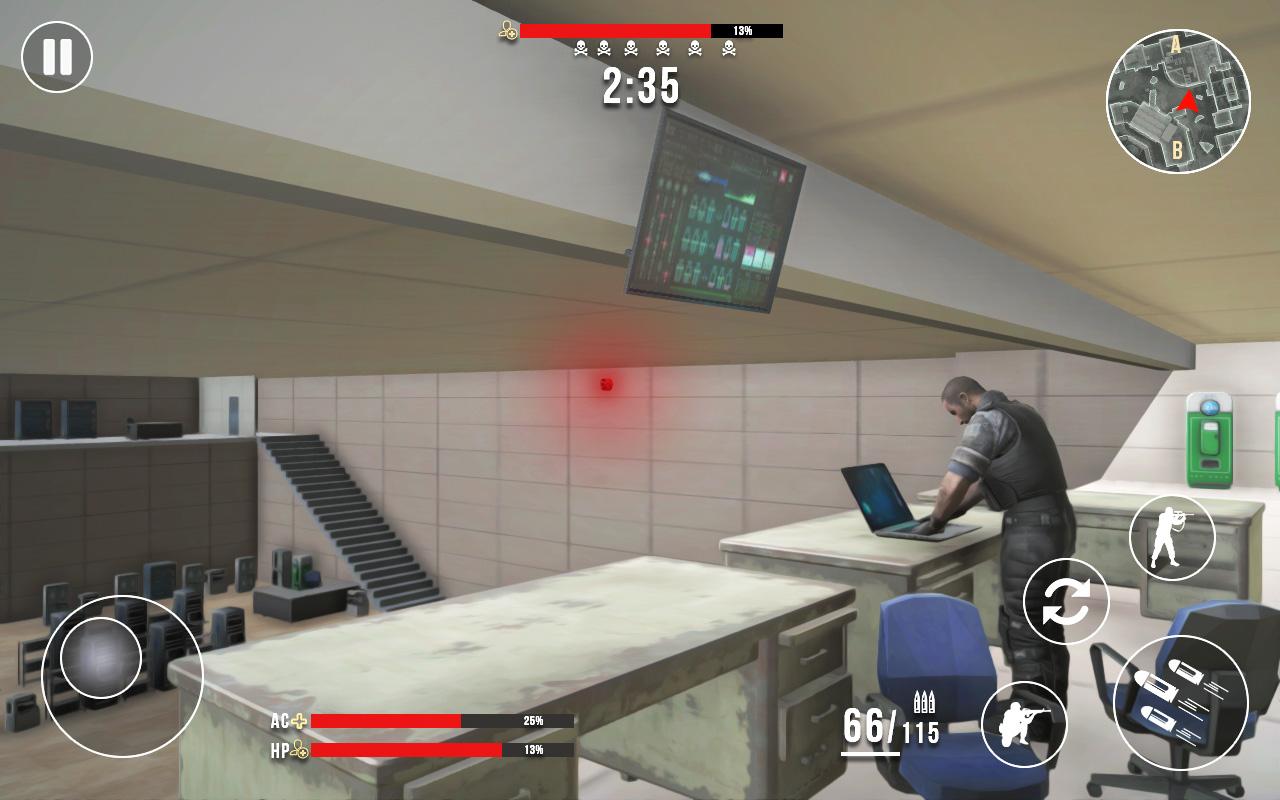The image size is (1280, 800).
Task: Tap the grenade icon beside the enemy health bar
Action: 506,30
